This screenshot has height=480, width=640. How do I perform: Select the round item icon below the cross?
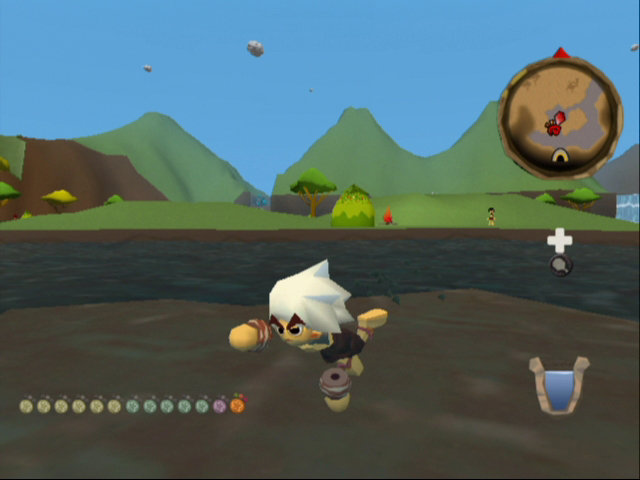coord(561,265)
